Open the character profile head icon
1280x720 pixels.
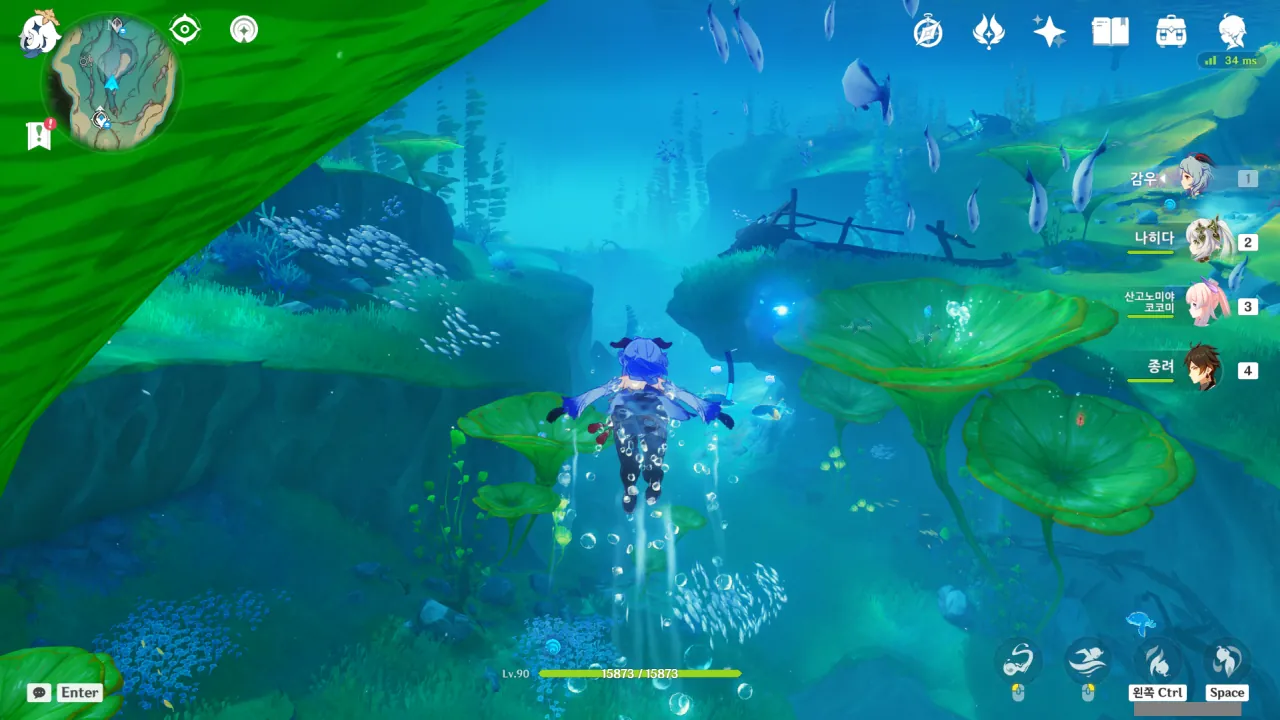coord(1232,32)
